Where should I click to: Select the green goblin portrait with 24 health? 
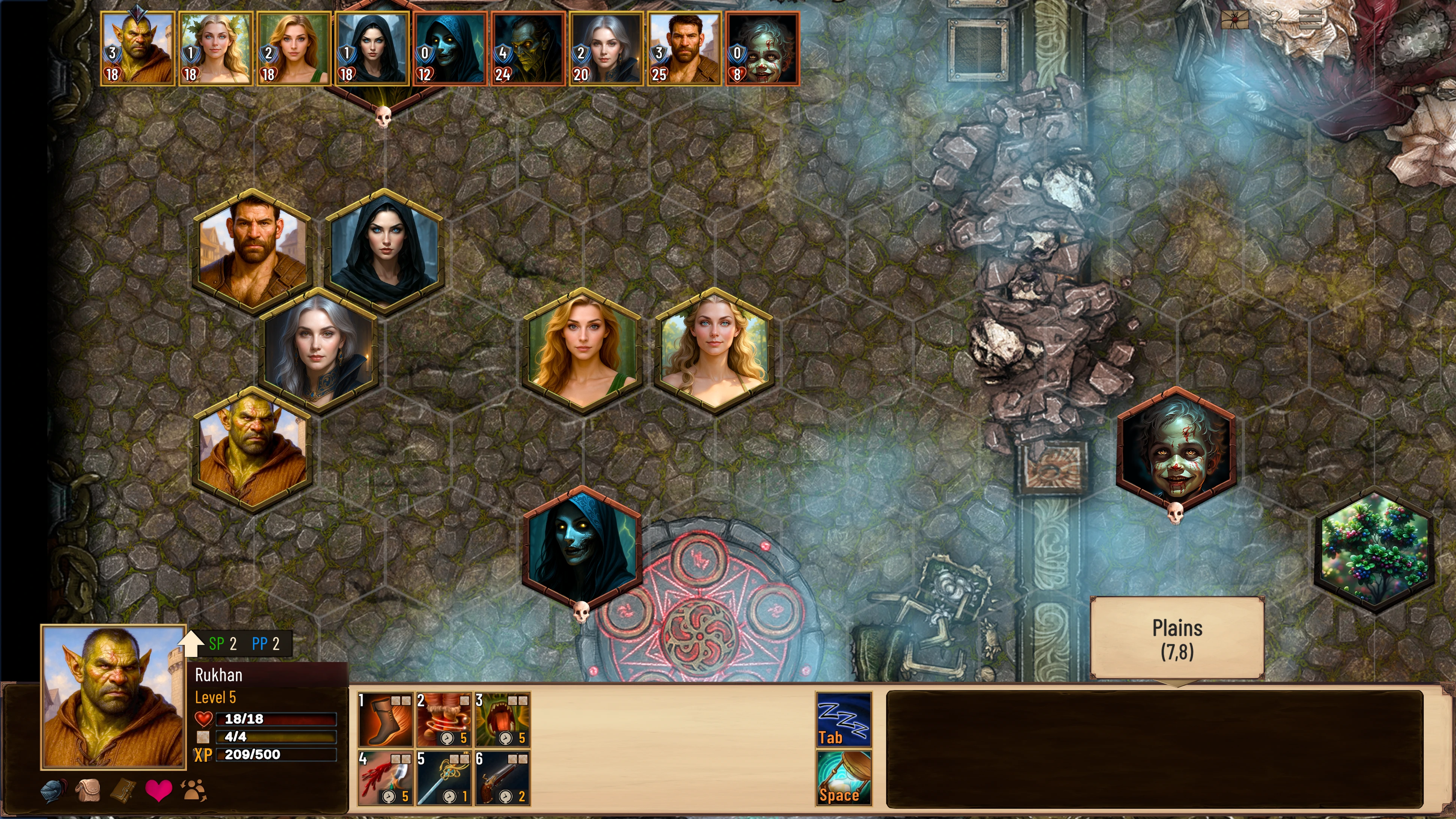528,48
